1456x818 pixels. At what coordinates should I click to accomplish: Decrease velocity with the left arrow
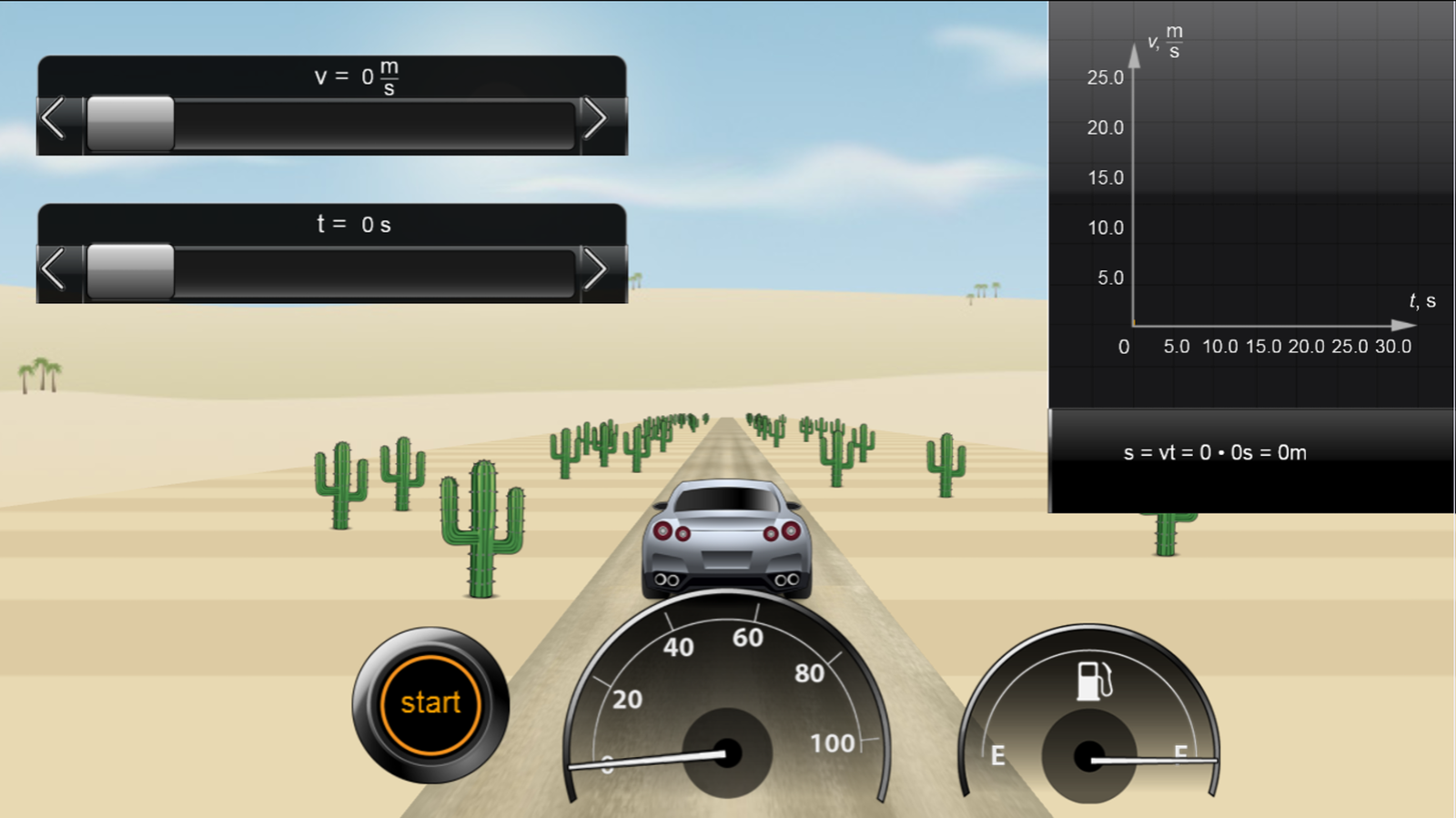point(54,119)
